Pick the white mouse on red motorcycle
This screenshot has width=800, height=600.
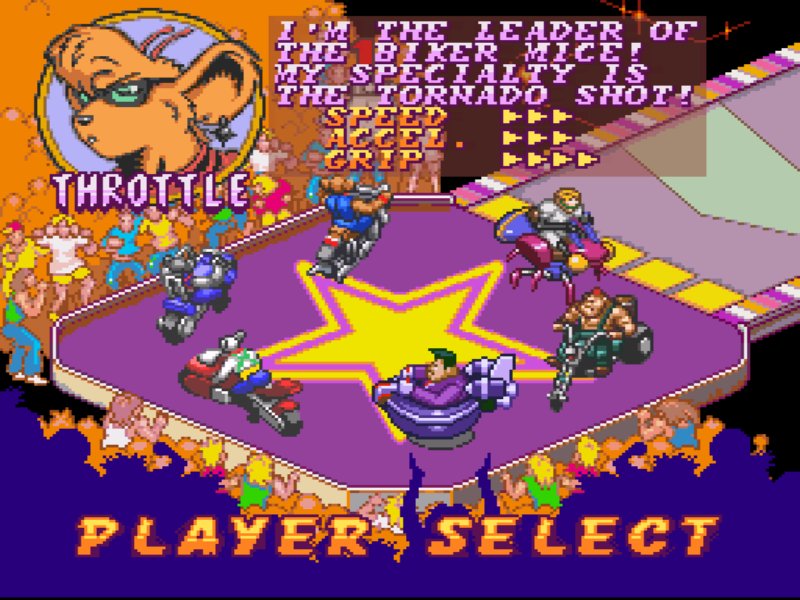pos(240,380)
